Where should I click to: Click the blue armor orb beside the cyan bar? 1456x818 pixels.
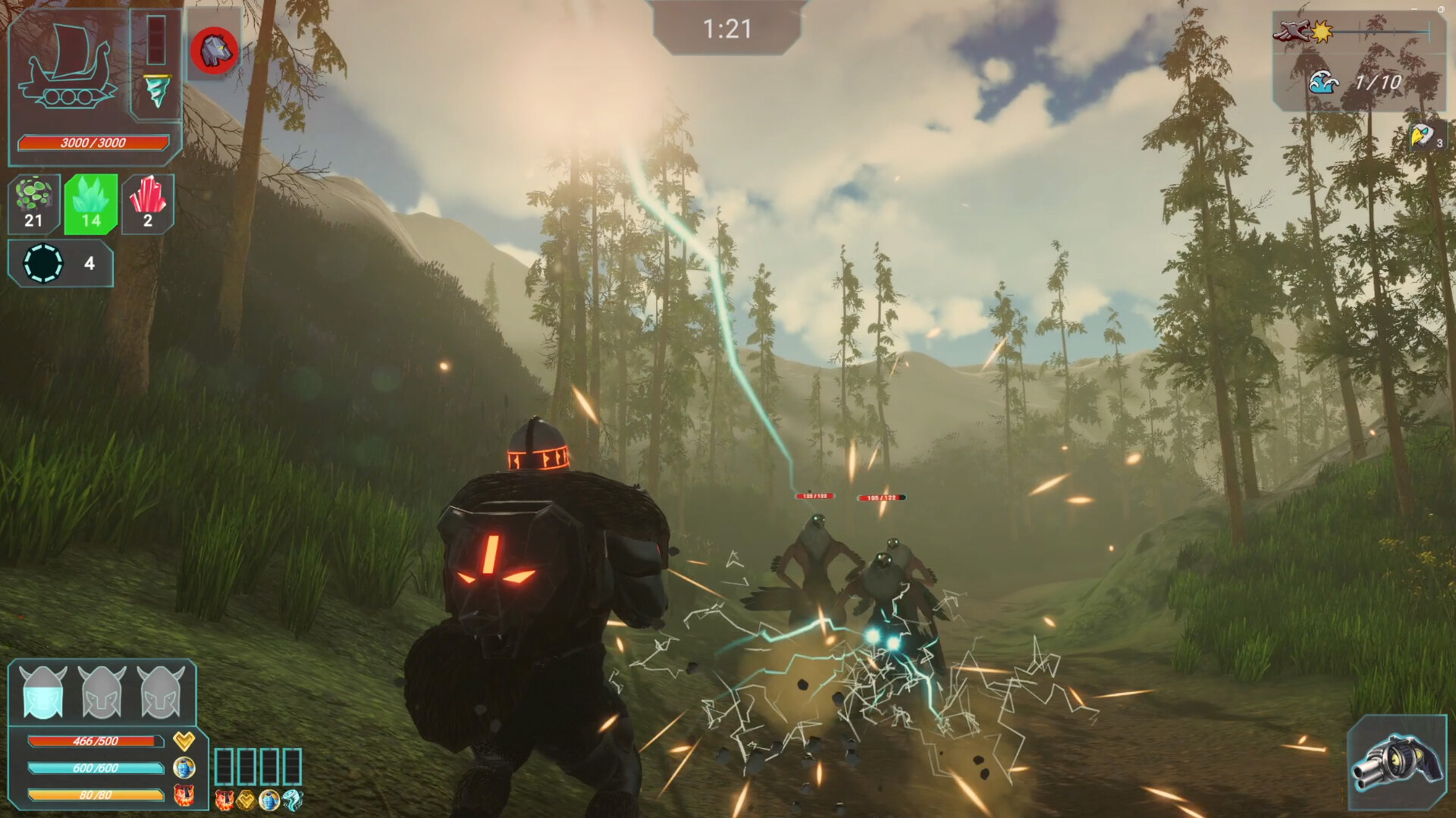click(x=184, y=767)
